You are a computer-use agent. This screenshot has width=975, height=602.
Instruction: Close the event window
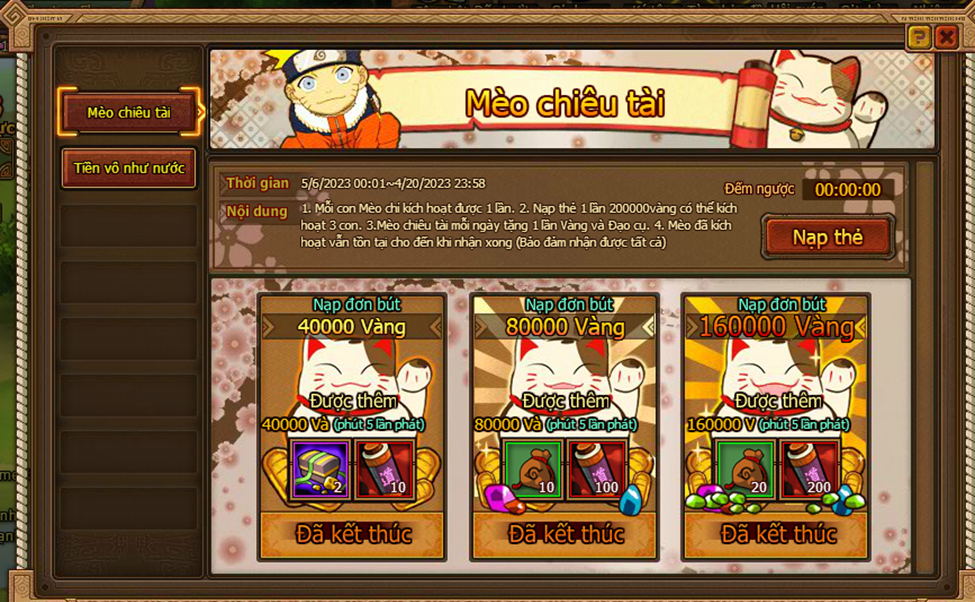pyautogui.click(x=946, y=38)
